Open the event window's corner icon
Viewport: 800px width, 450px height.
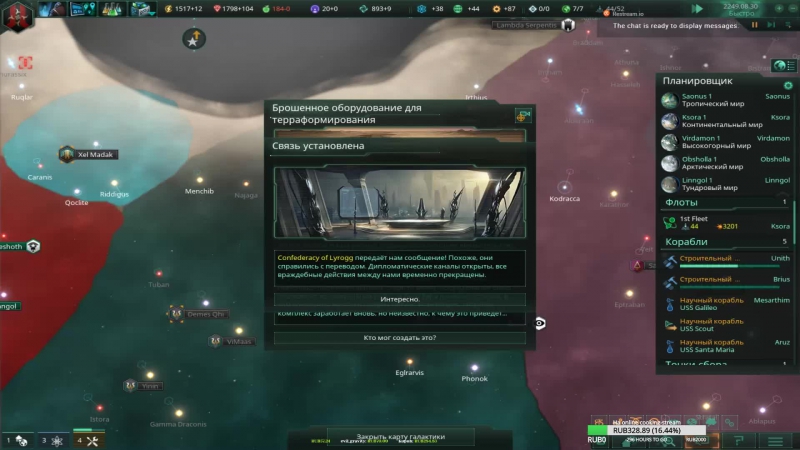tap(521, 115)
